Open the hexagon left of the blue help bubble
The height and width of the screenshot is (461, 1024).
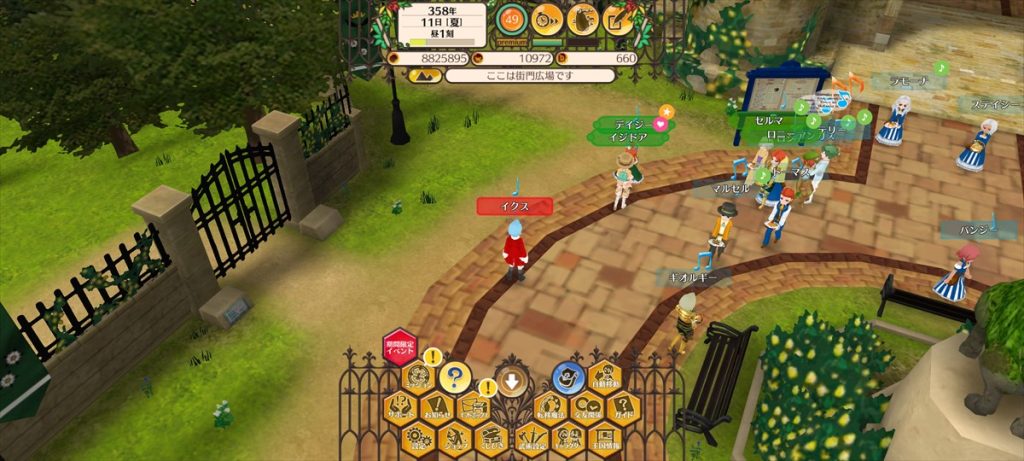[x=417, y=378]
